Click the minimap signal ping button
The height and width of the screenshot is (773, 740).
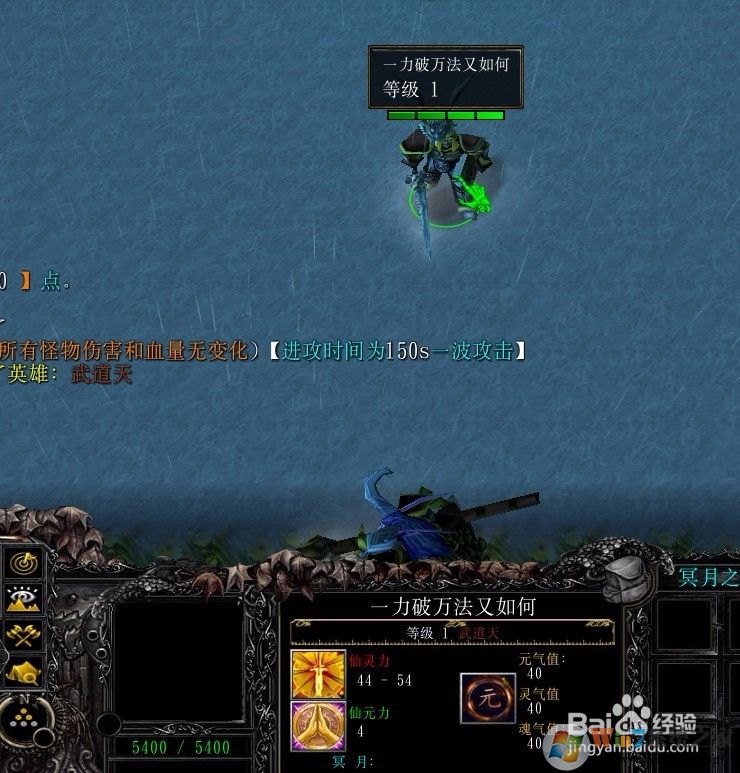coord(23,563)
